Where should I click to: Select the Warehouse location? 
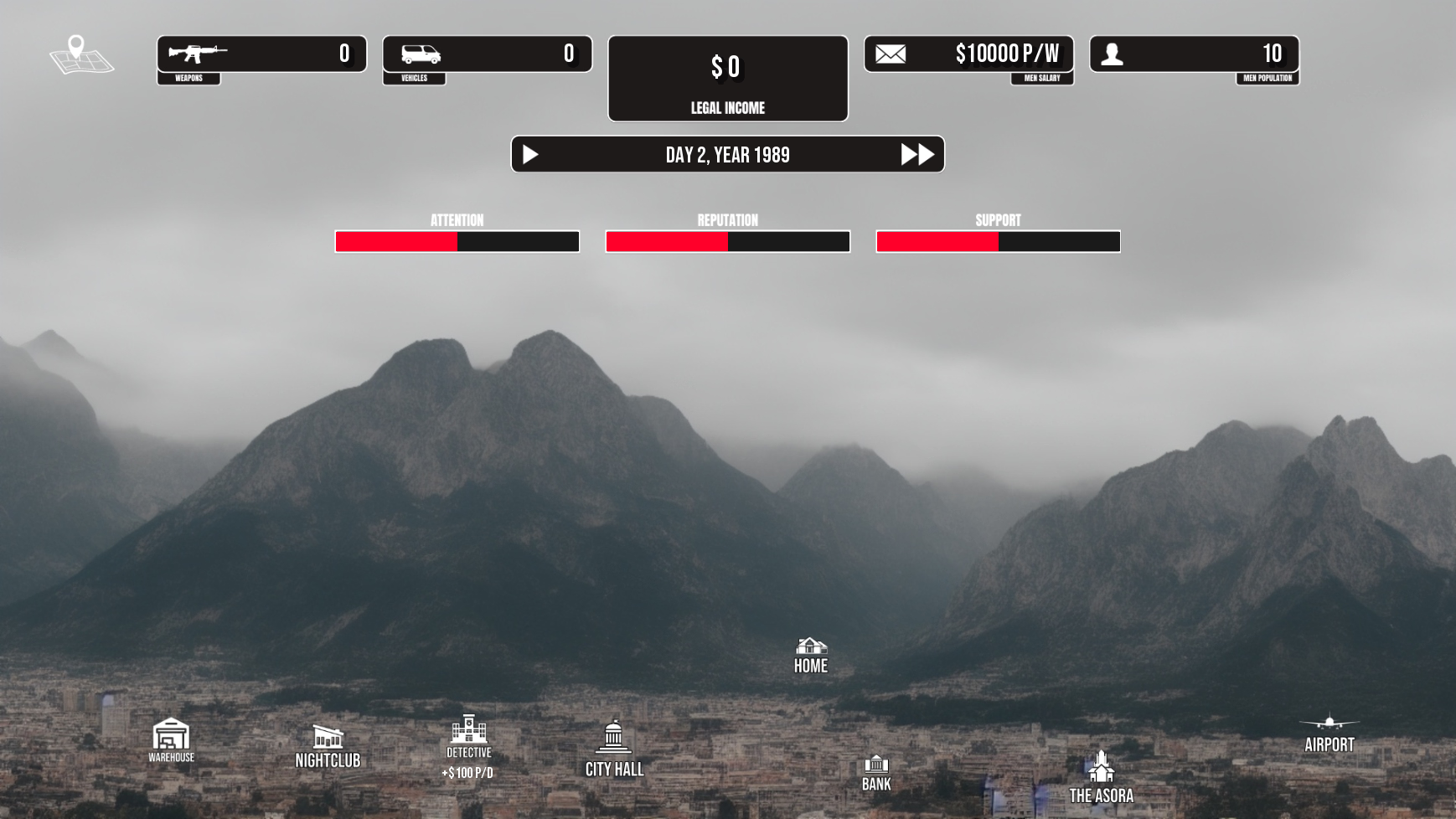pos(171,738)
